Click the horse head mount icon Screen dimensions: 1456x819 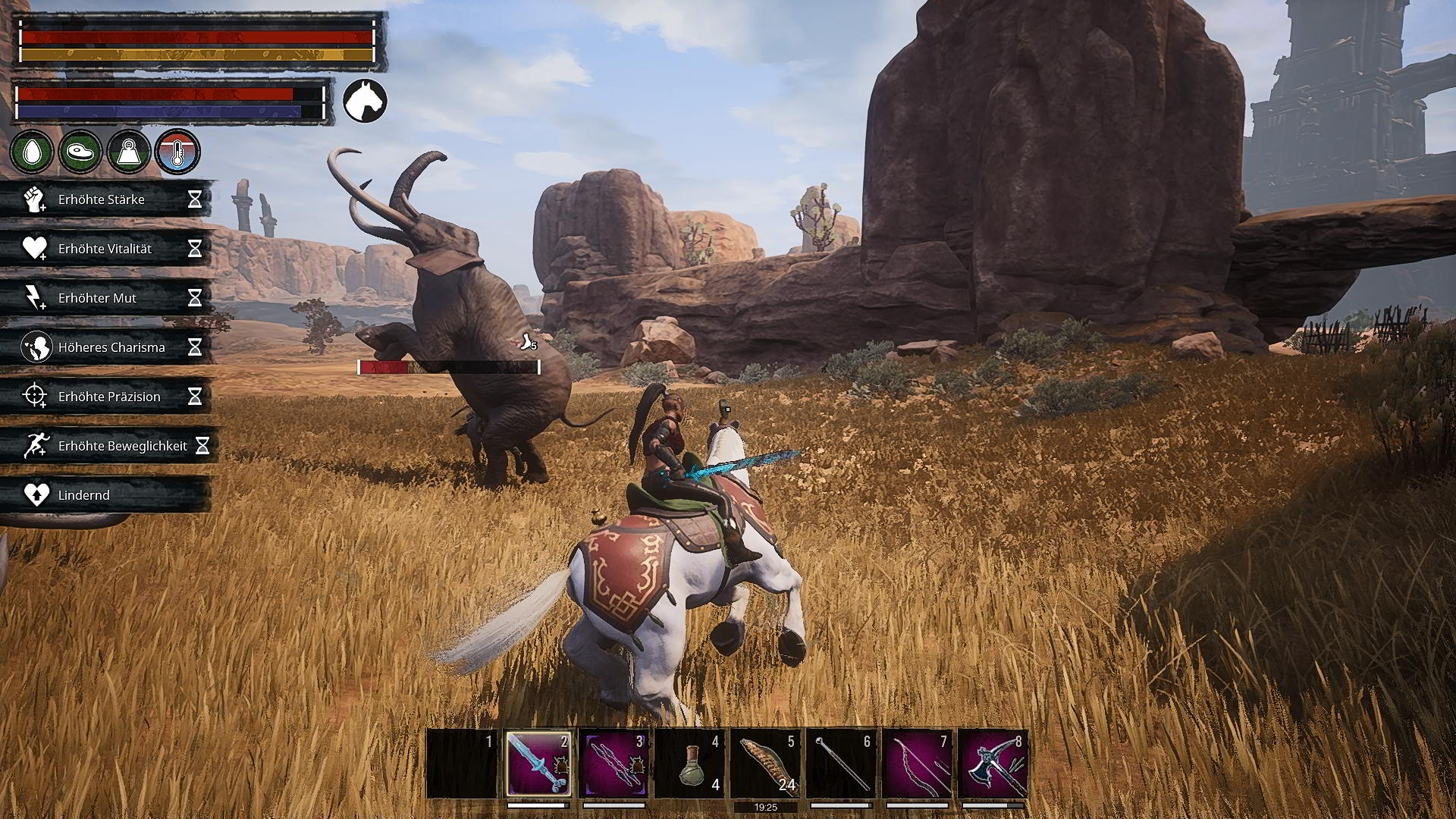[x=365, y=101]
